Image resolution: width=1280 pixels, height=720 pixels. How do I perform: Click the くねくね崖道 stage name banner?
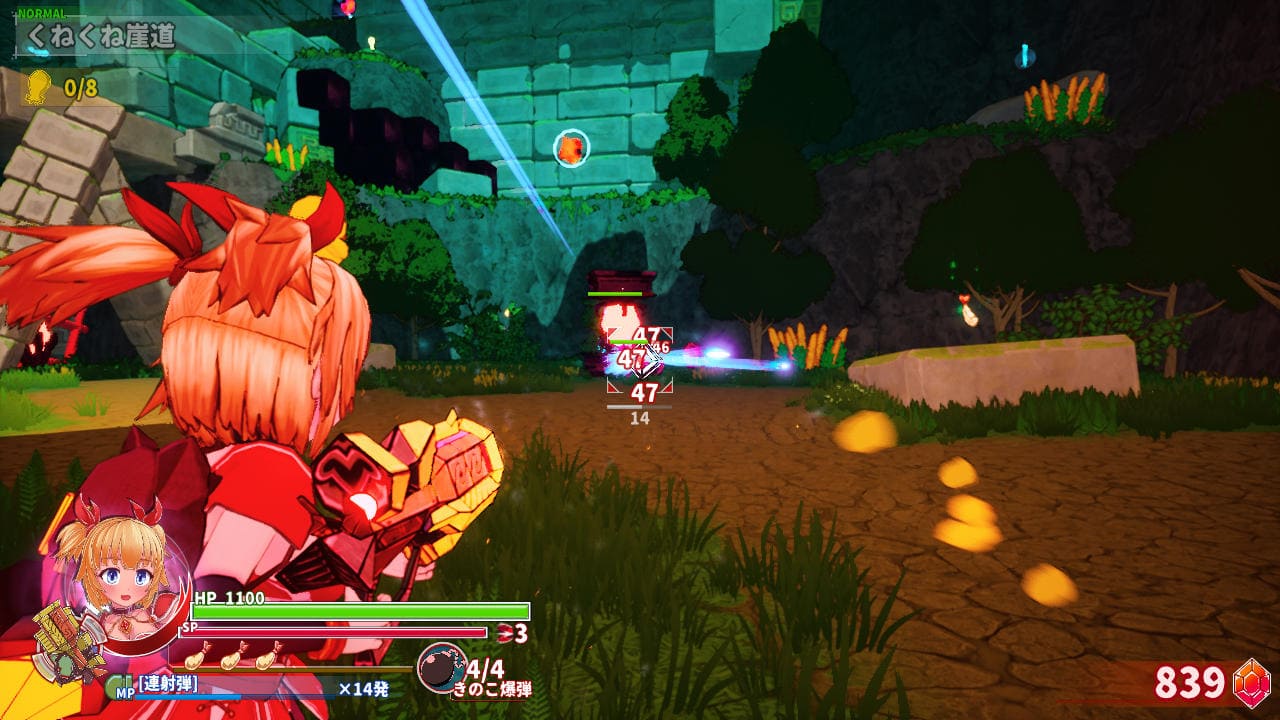100,37
